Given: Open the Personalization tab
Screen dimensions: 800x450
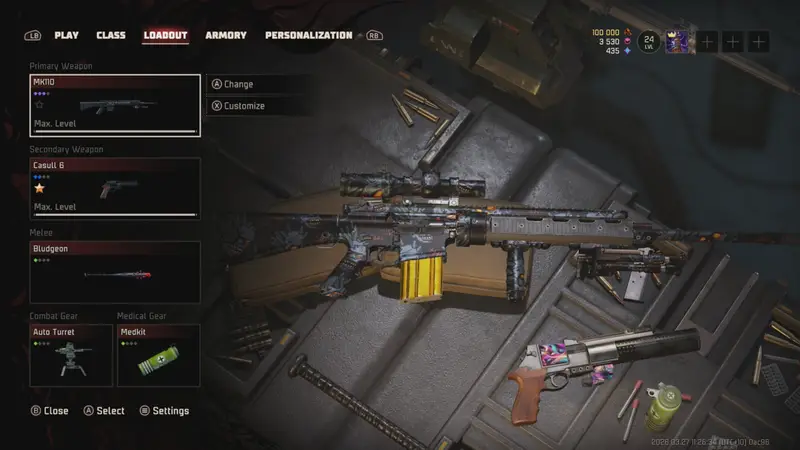Looking at the screenshot, I should pyautogui.click(x=308, y=35).
